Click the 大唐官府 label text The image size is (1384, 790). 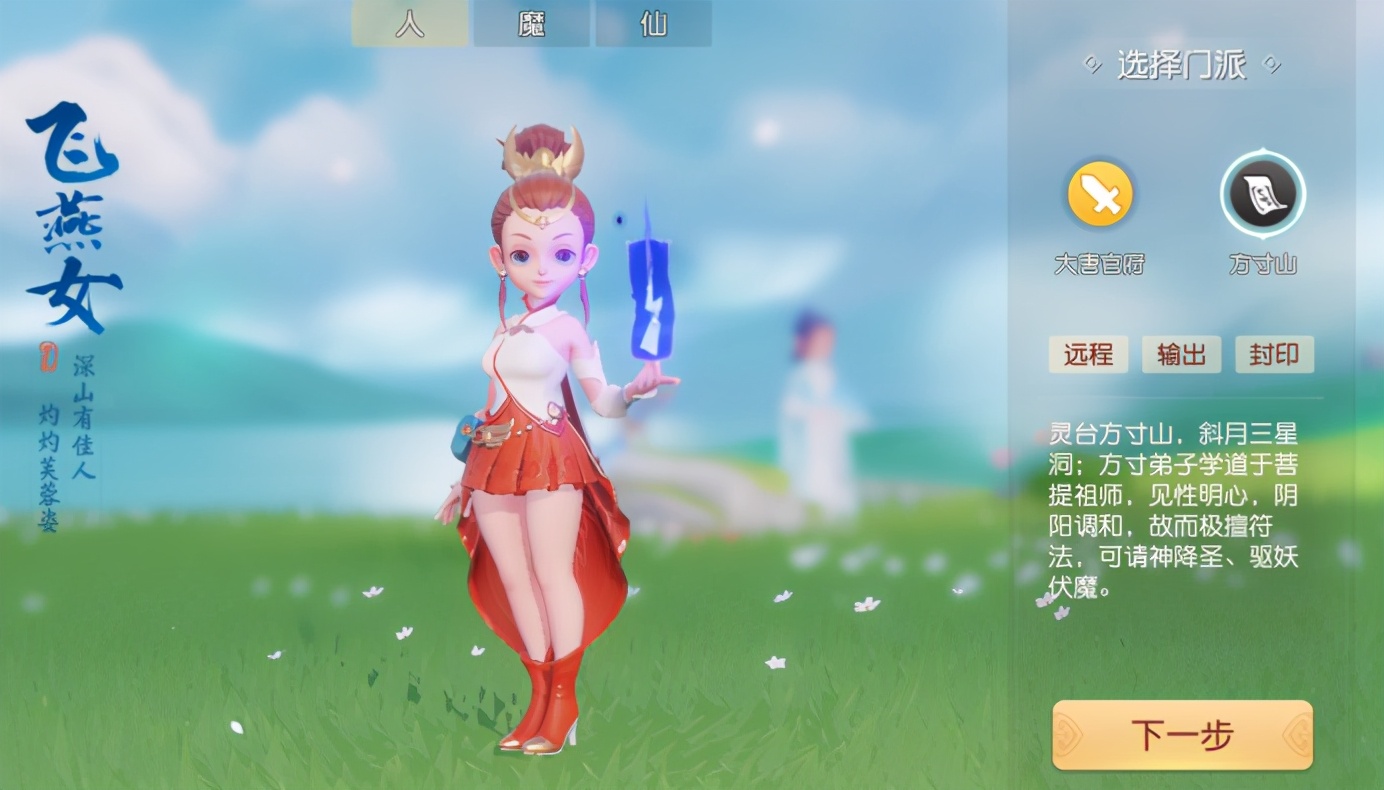coord(1099,265)
